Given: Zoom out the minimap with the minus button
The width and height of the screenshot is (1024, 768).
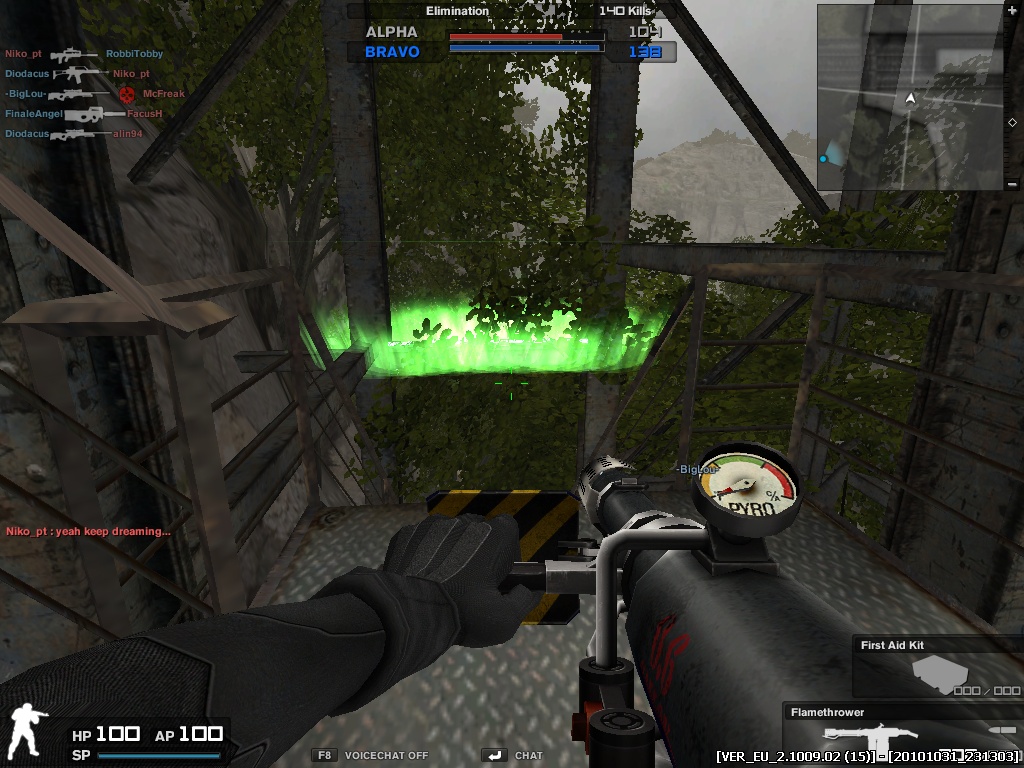Looking at the screenshot, I should [1013, 185].
